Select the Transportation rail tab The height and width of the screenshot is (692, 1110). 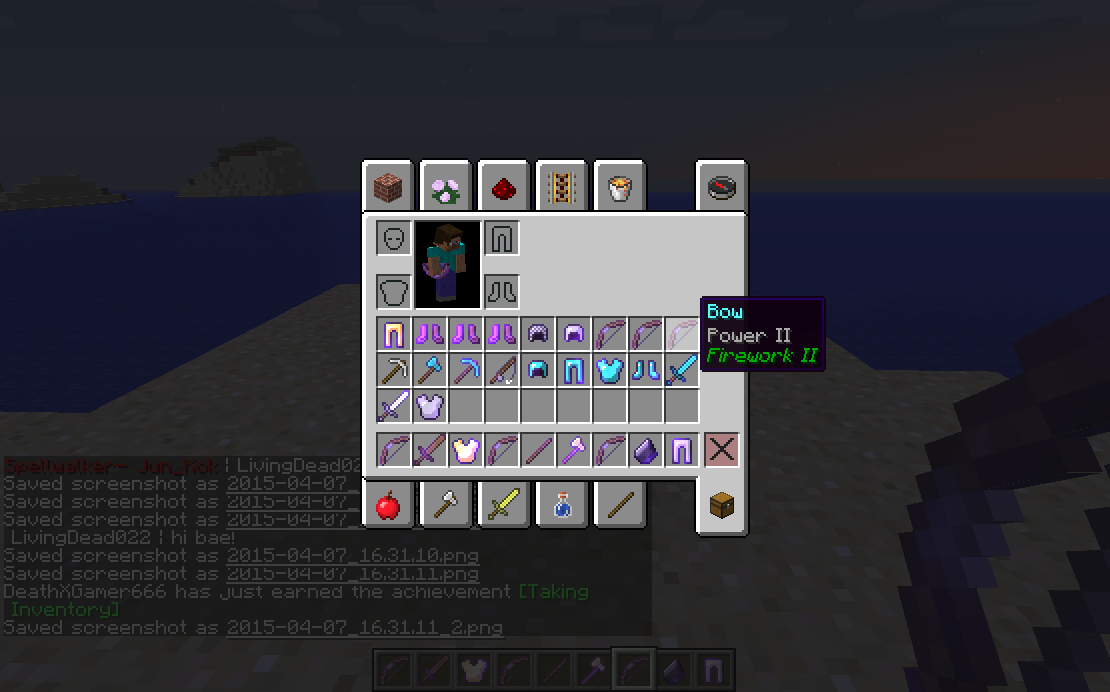[561, 186]
